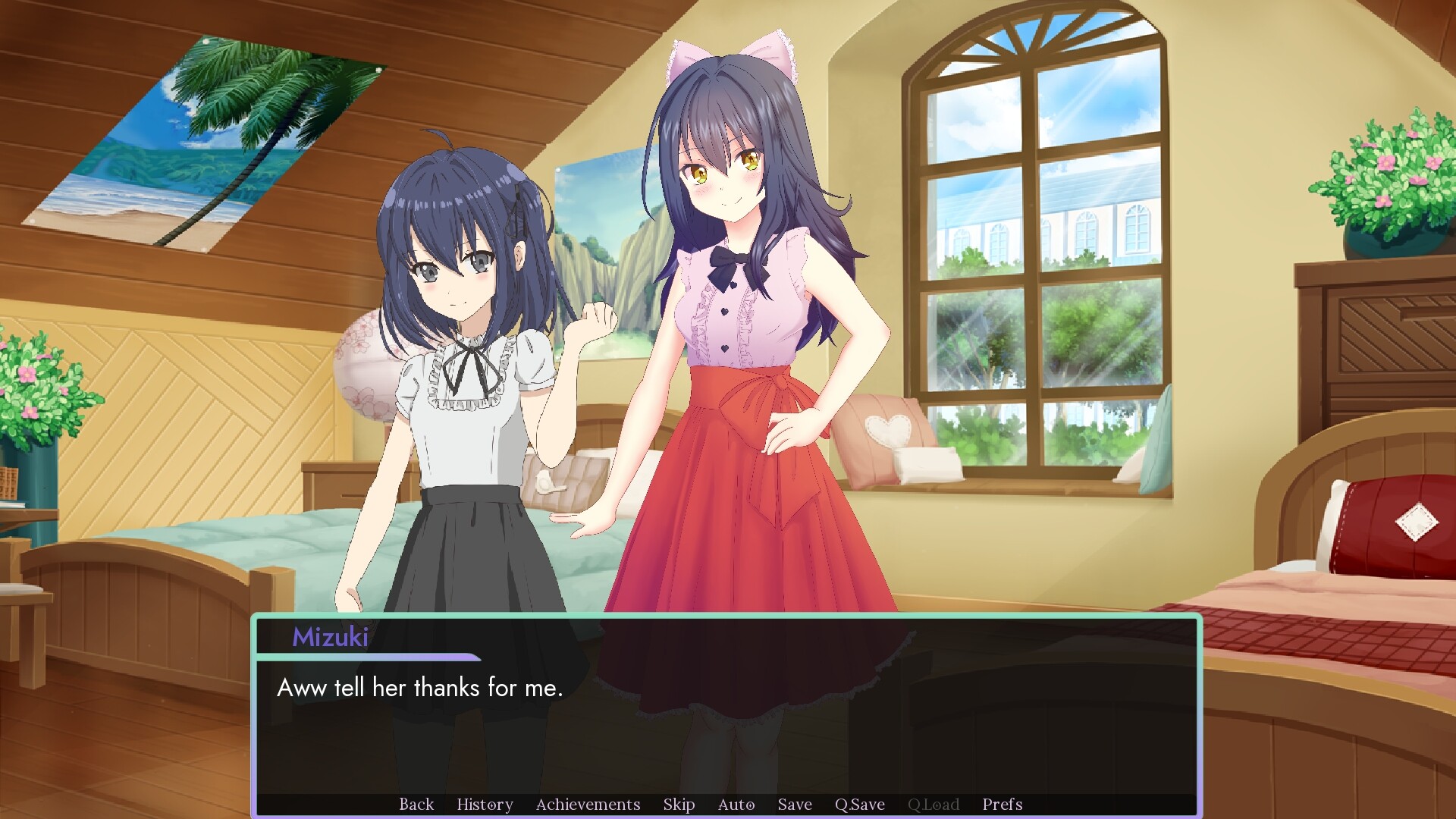The image size is (1456, 819).
Task: Quick save with Q.Save
Action: pos(859,804)
